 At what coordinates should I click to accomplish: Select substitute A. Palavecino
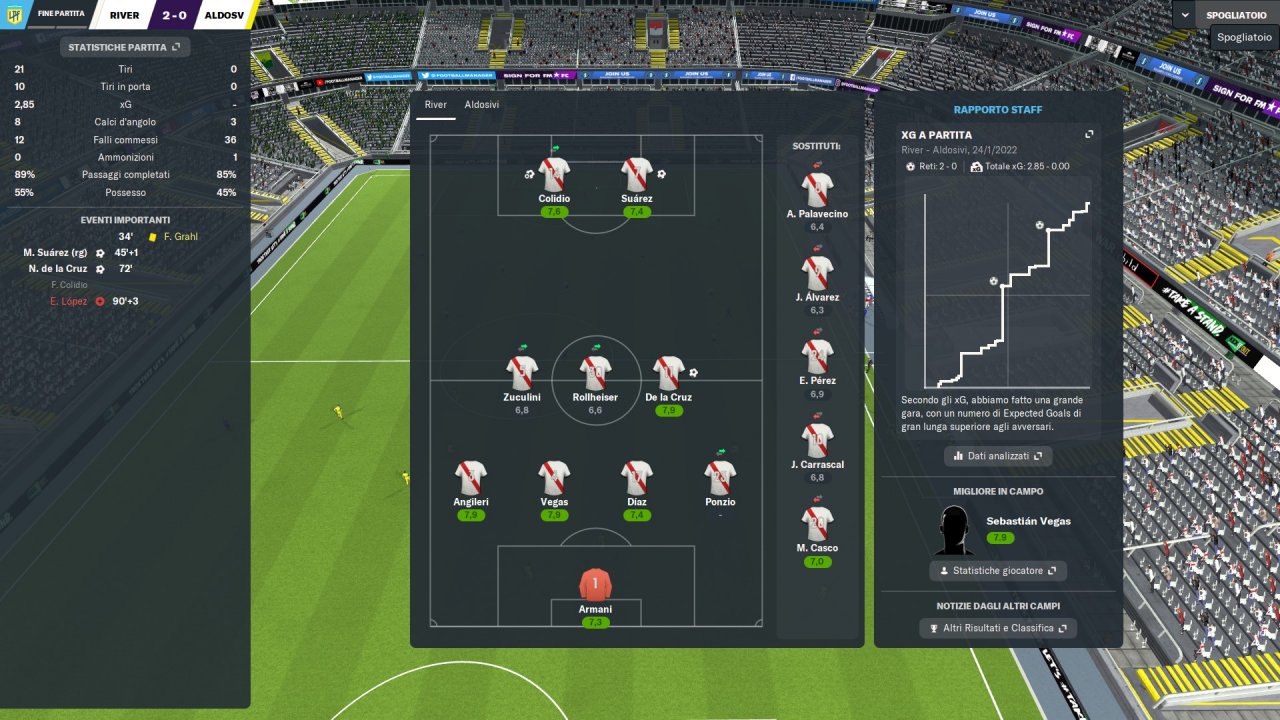pos(817,190)
